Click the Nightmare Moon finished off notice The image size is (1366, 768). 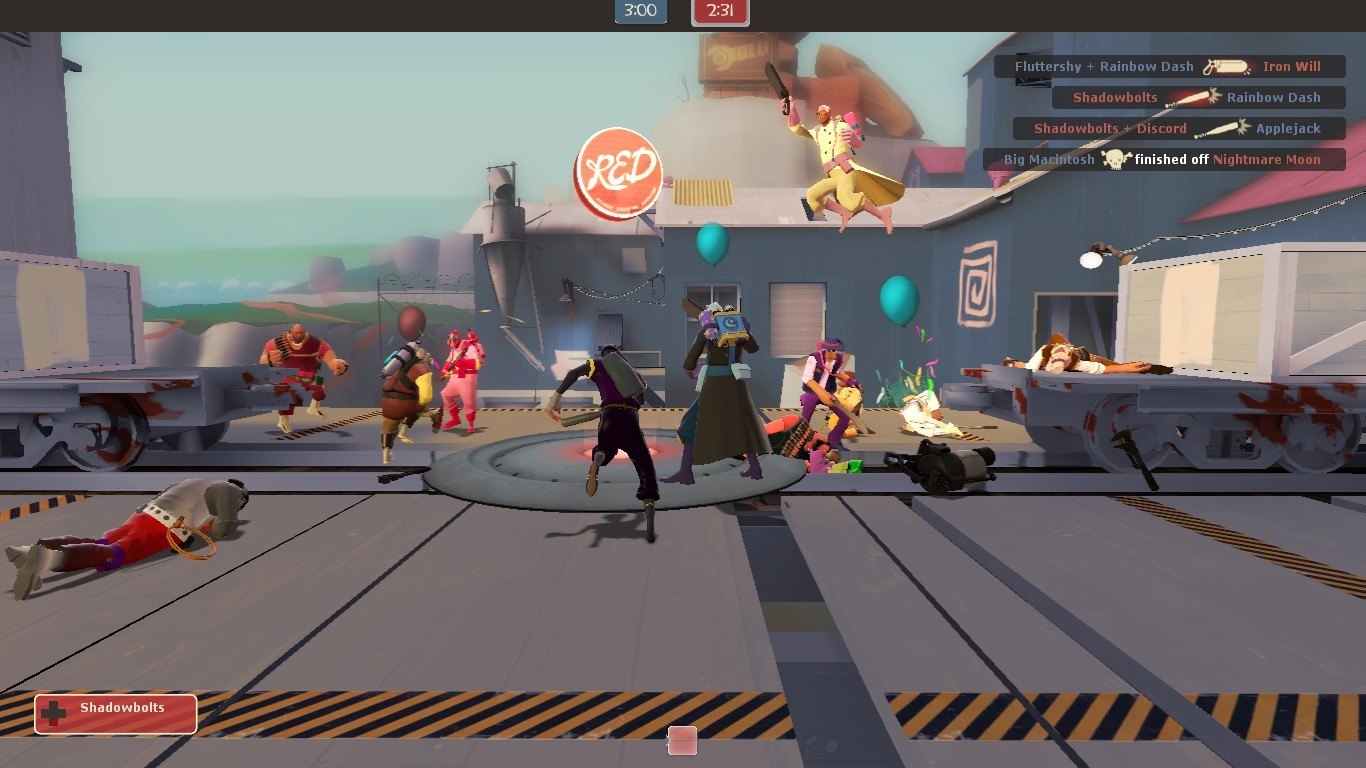[x=1164, y=160]
